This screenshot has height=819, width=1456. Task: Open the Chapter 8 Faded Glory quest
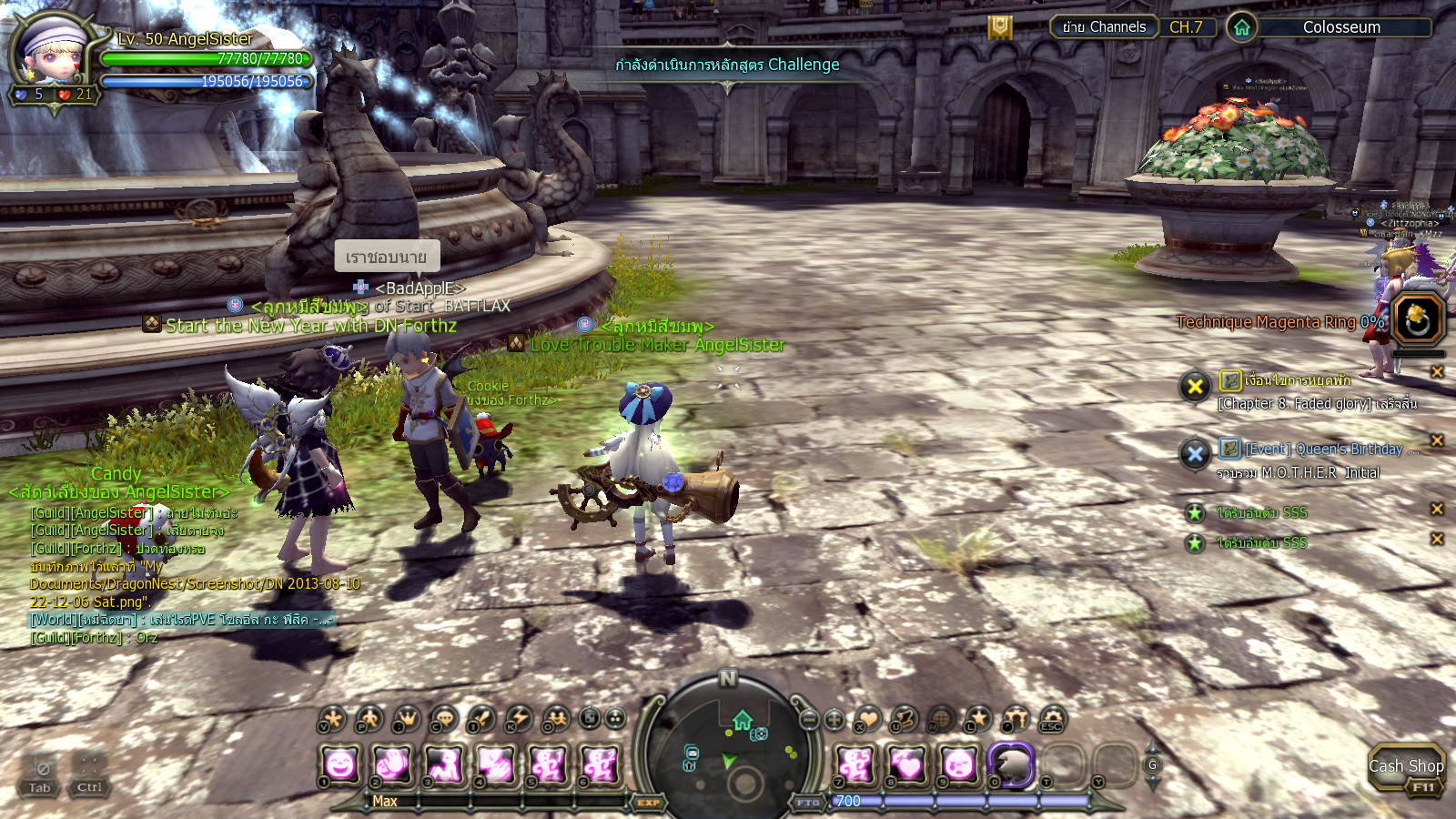[1317, 403]
